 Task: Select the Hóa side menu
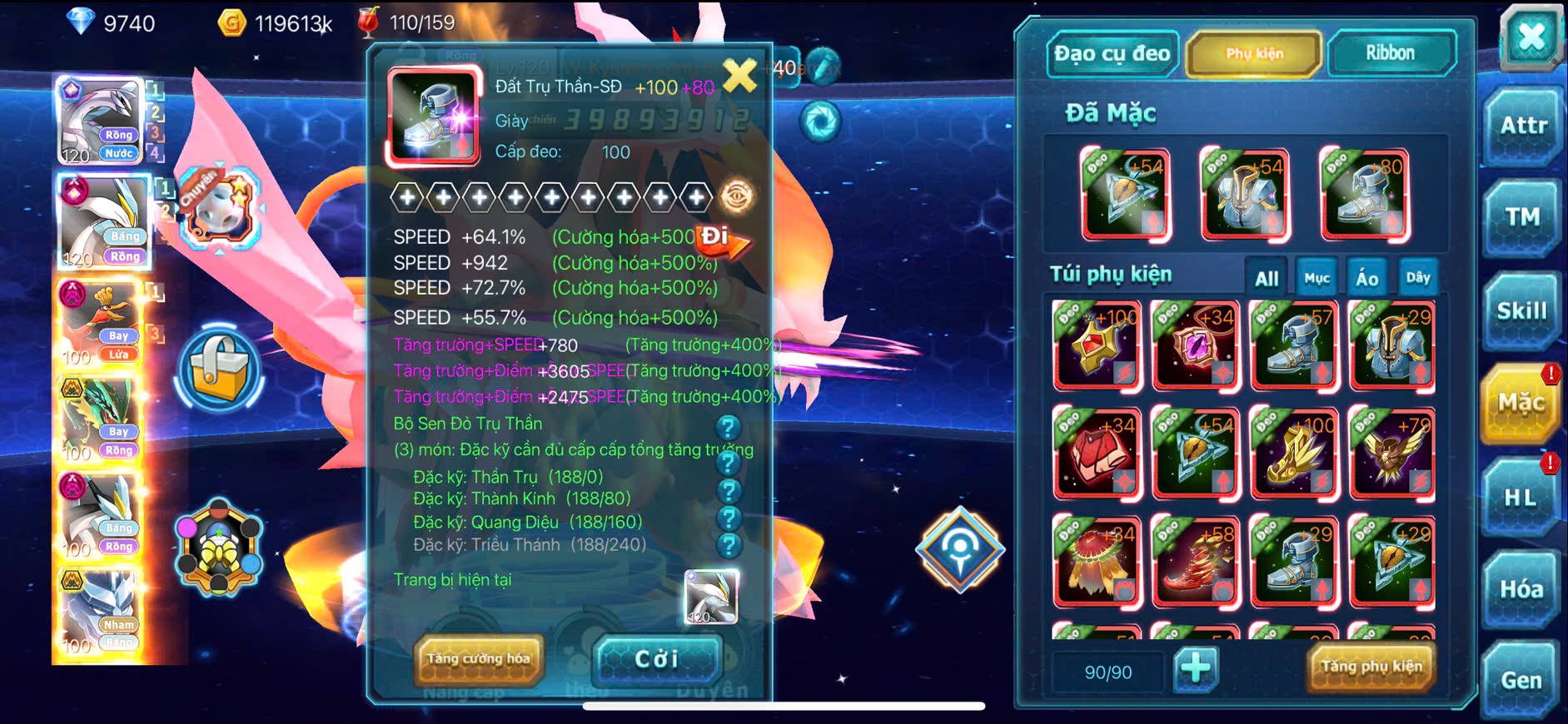click(x=1521, y=589)
